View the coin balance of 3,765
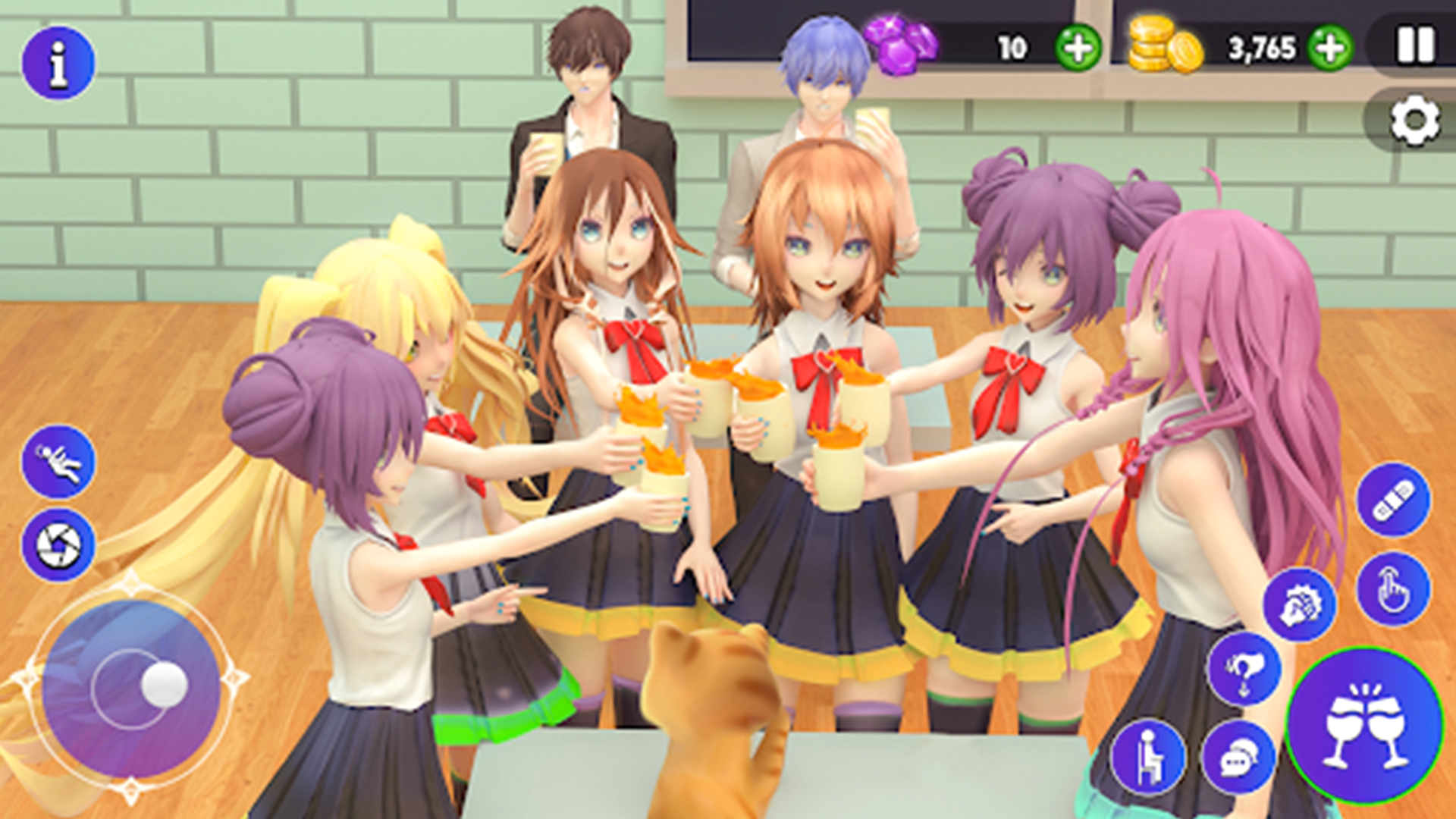Viewport: 1456px width, 819px height. (x=1263, y=47)
